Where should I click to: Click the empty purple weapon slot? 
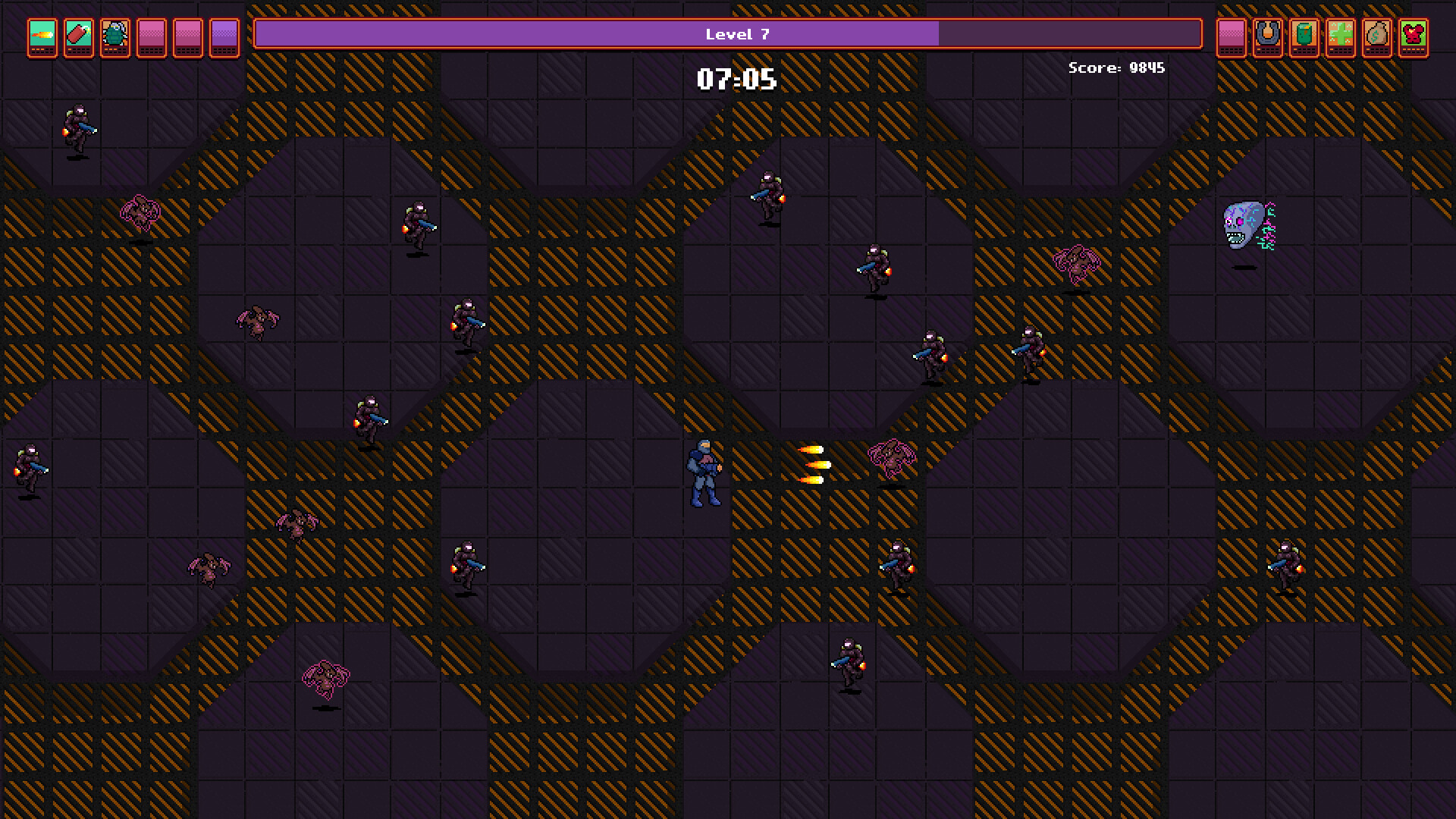coord(223,37)
